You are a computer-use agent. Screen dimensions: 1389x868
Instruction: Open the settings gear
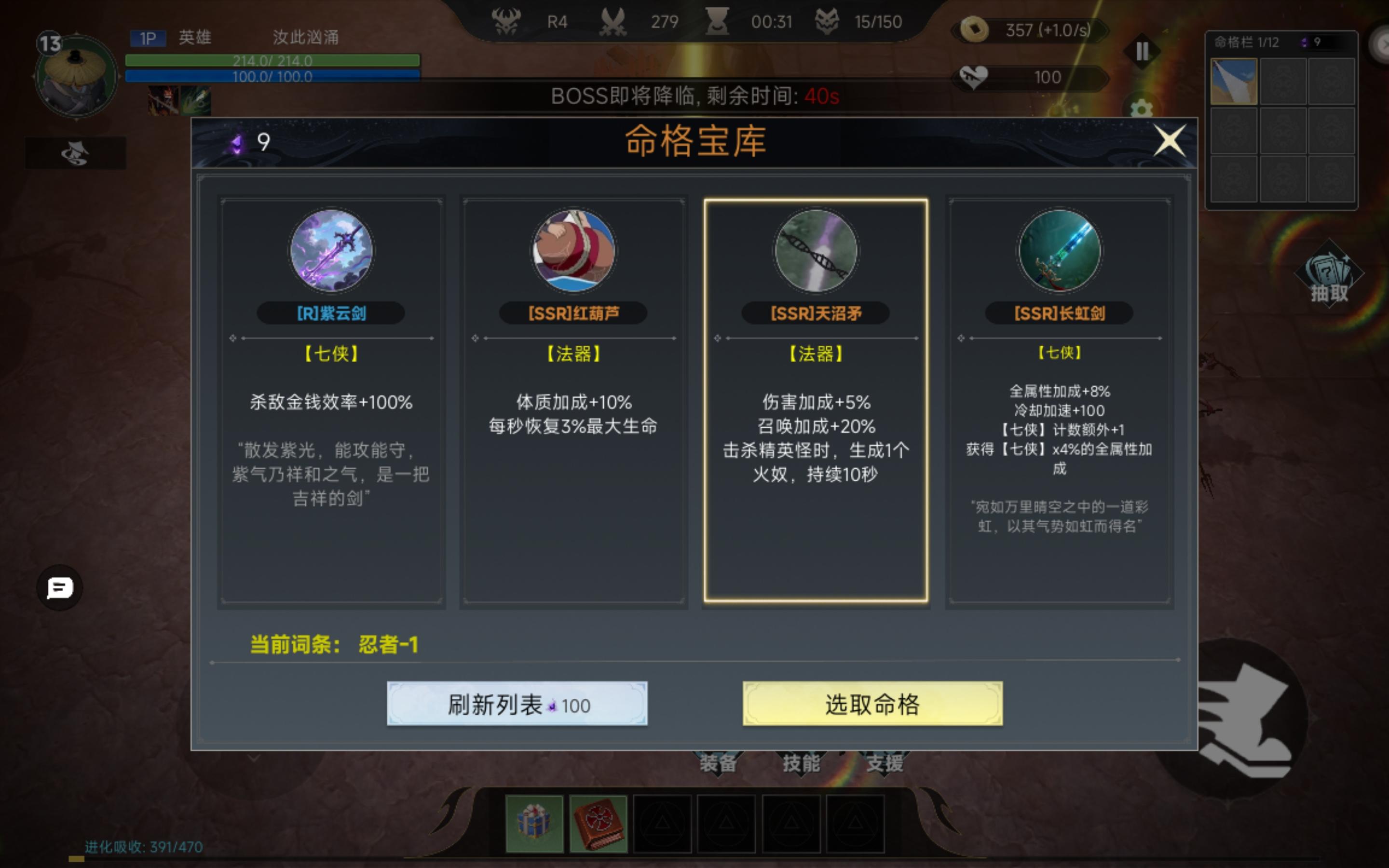pyautogui.click(x=1142, y=108)
